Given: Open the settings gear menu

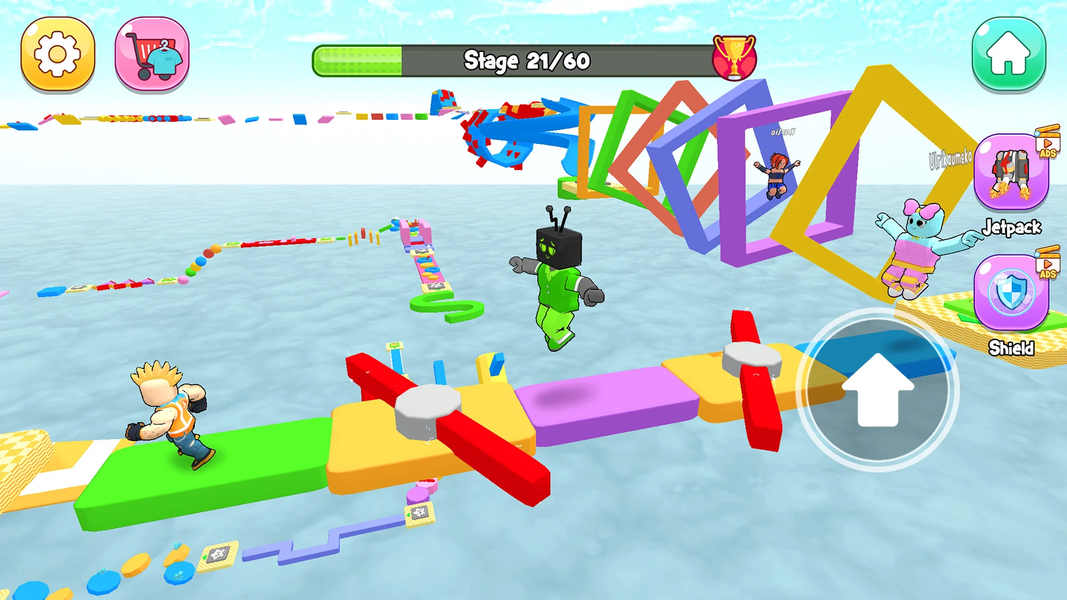Looking at the screenshot, I should (x=58, y=54).
